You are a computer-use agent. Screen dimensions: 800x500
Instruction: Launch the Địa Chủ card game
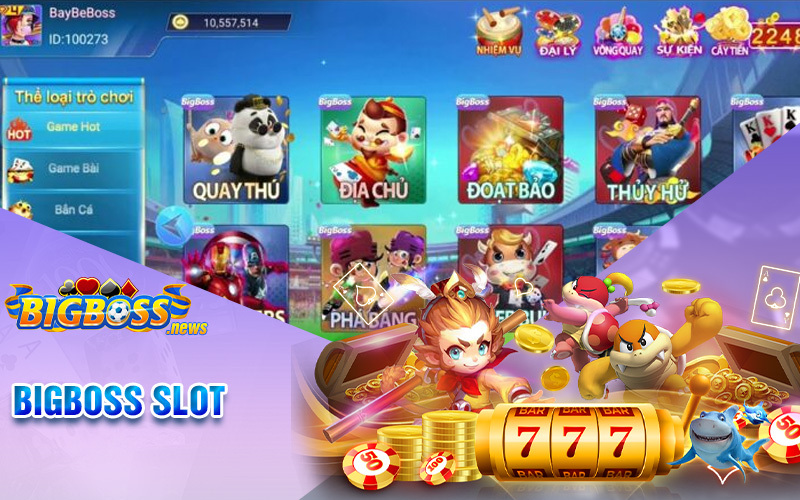pyautogui.click(x=373, y=150)
